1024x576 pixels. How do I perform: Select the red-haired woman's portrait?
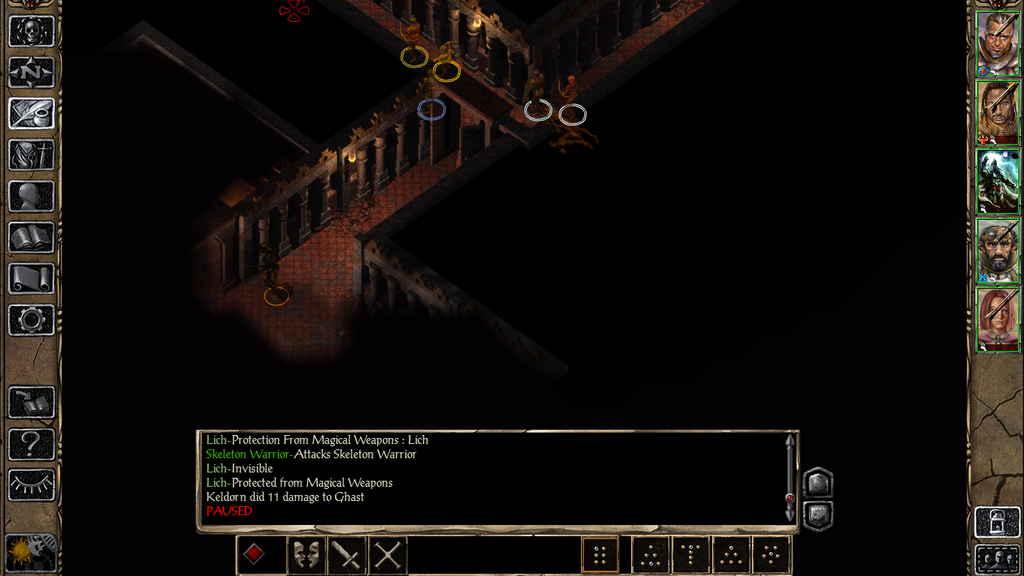click(x=997, y=319)
